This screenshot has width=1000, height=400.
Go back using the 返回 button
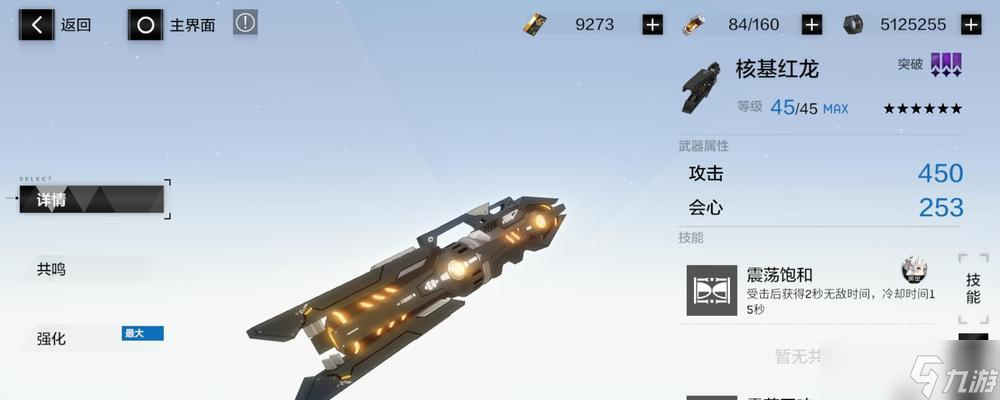click(x=58, y=25)
